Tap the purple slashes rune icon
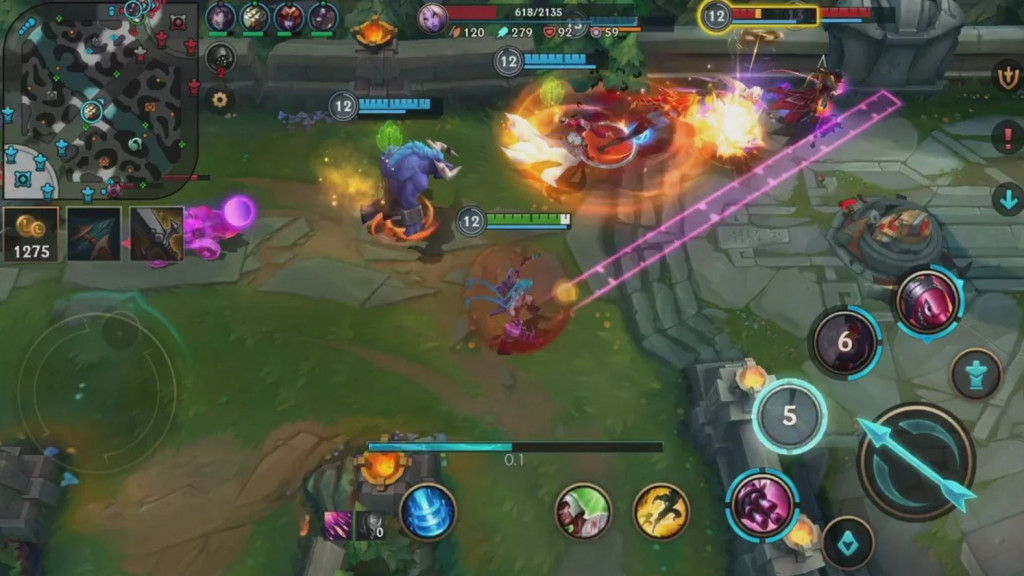The image size is (1024, 576). pos(337,525)
